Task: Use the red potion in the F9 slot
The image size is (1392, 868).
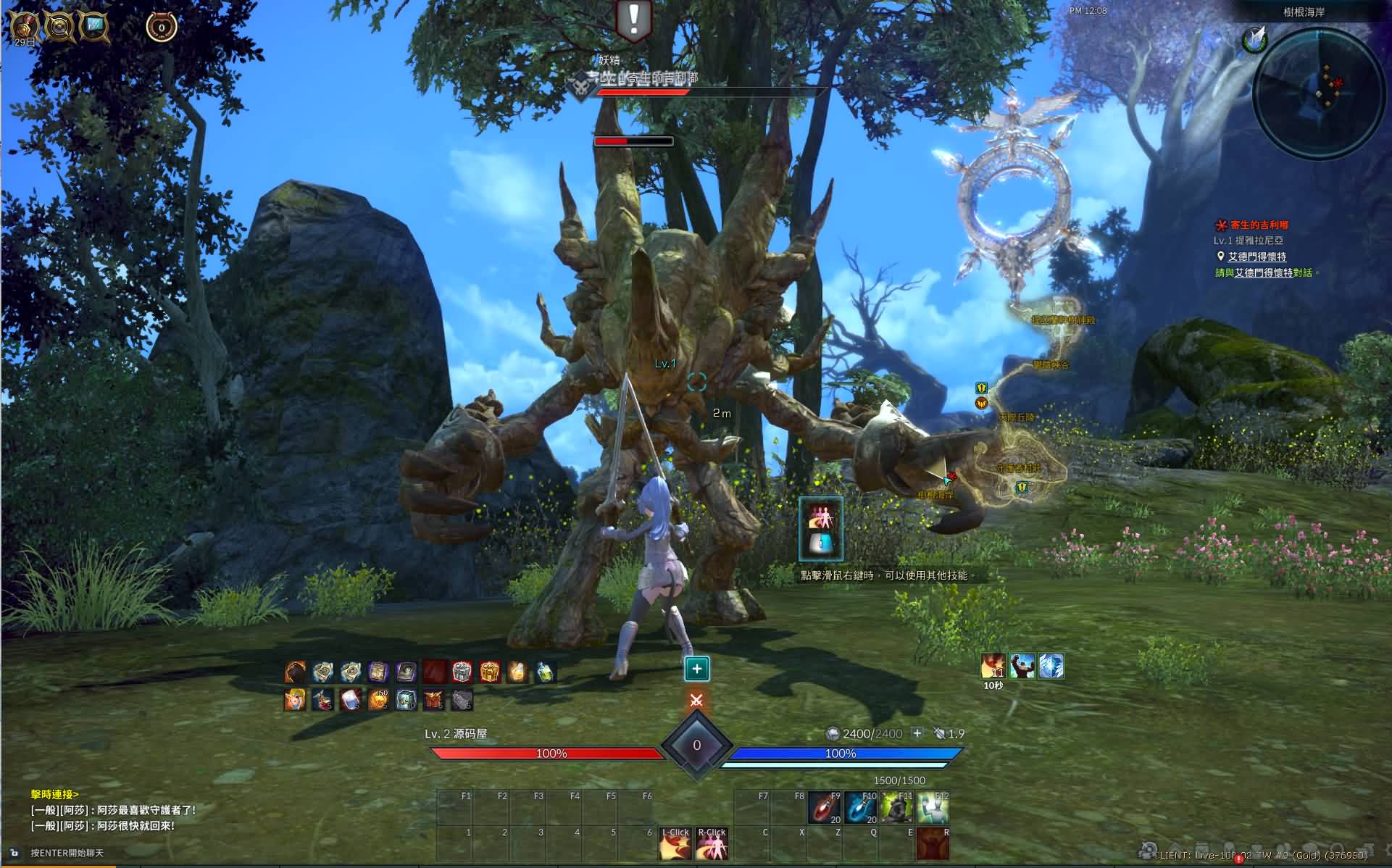Action: 824,808
